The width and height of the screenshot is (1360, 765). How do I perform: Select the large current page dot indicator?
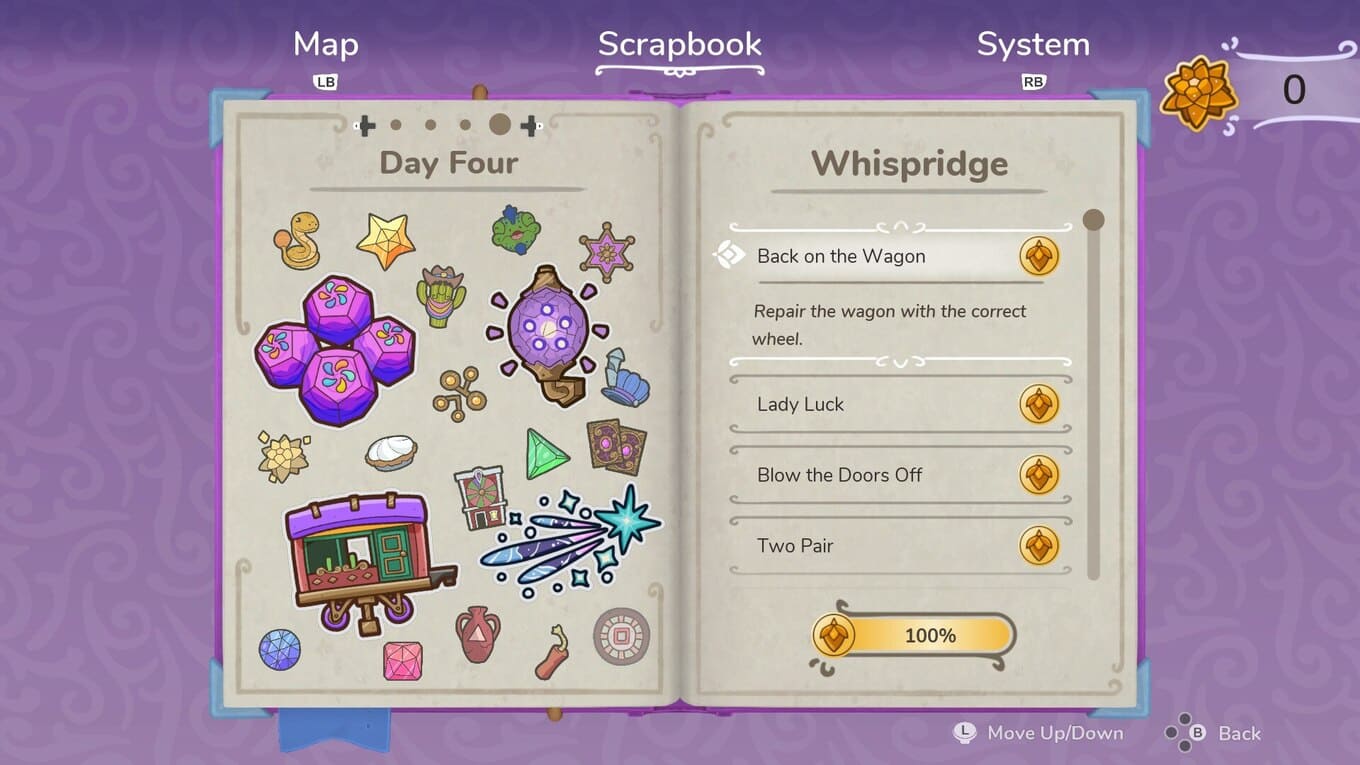click(x=500, y=125)
